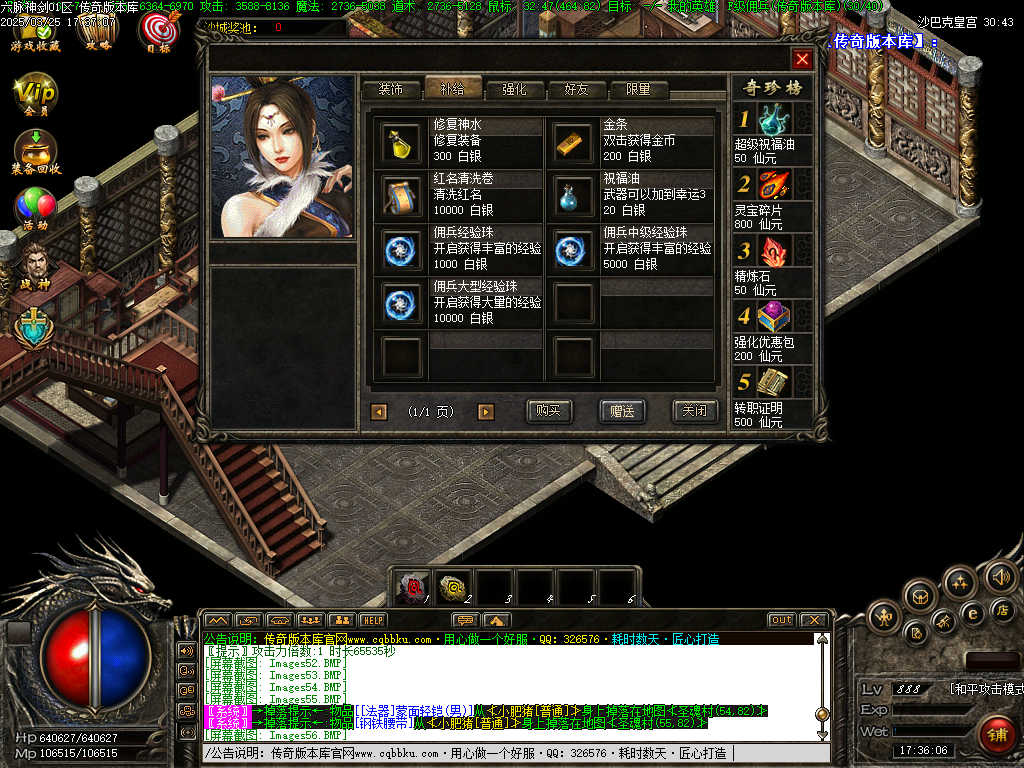1024x768 pixels.
Task: Open the 活动 events balloon icon
Action: [35, 208]
